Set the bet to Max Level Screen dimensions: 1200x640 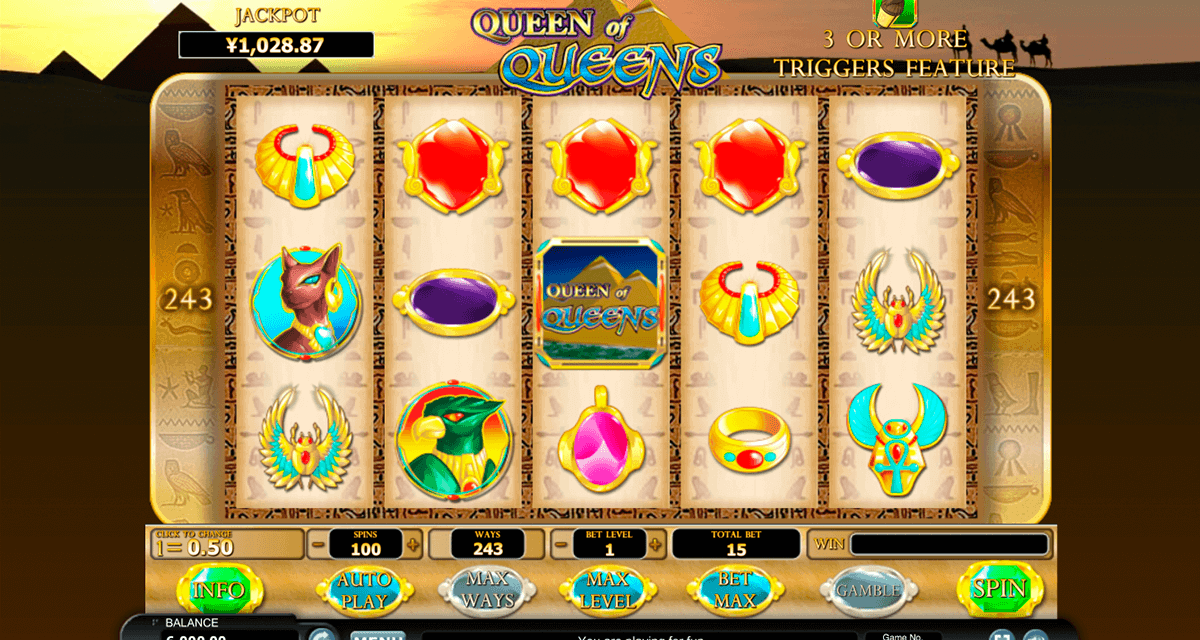608,589
